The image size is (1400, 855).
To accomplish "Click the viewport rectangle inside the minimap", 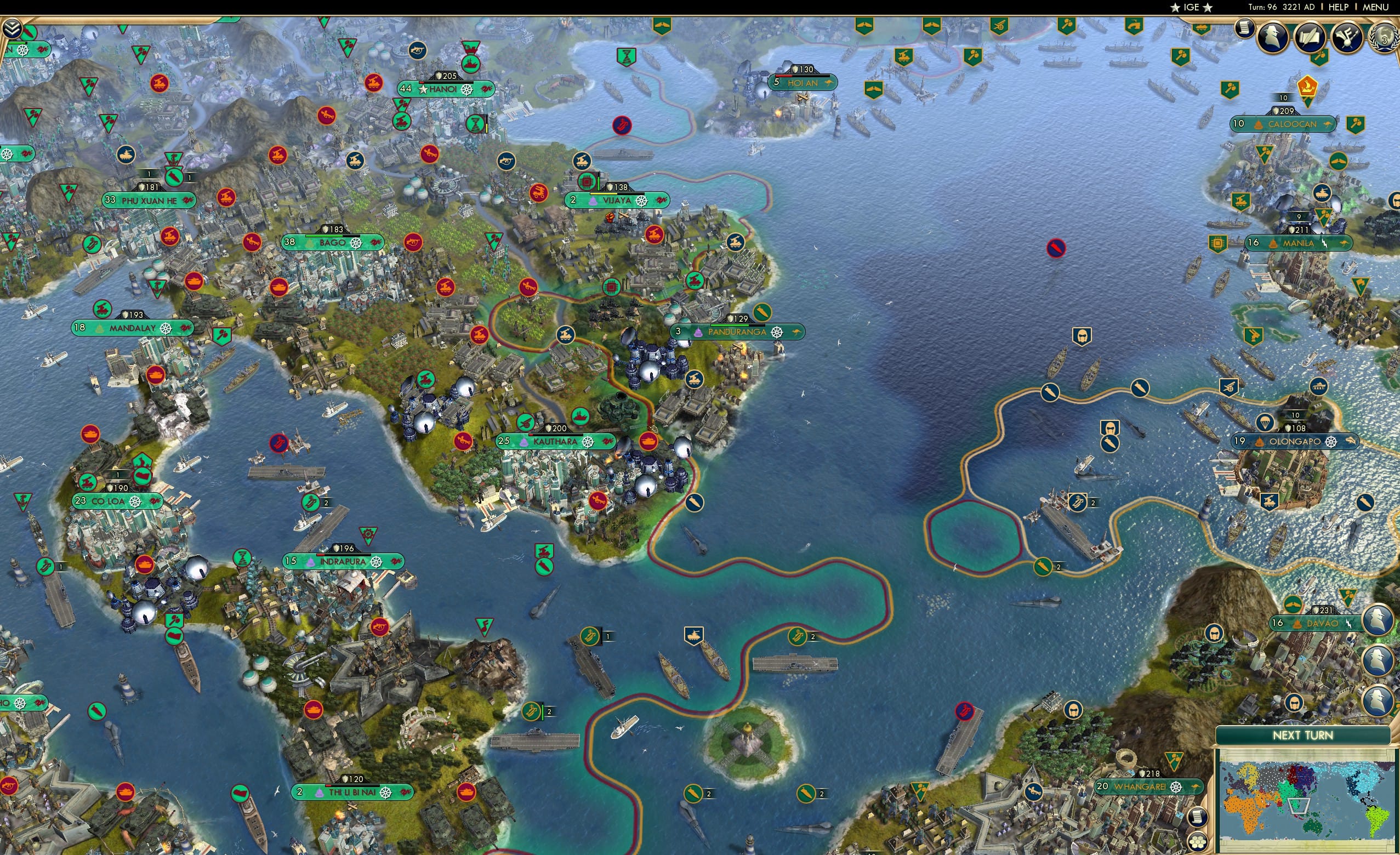I will [x=1299, y=806].
